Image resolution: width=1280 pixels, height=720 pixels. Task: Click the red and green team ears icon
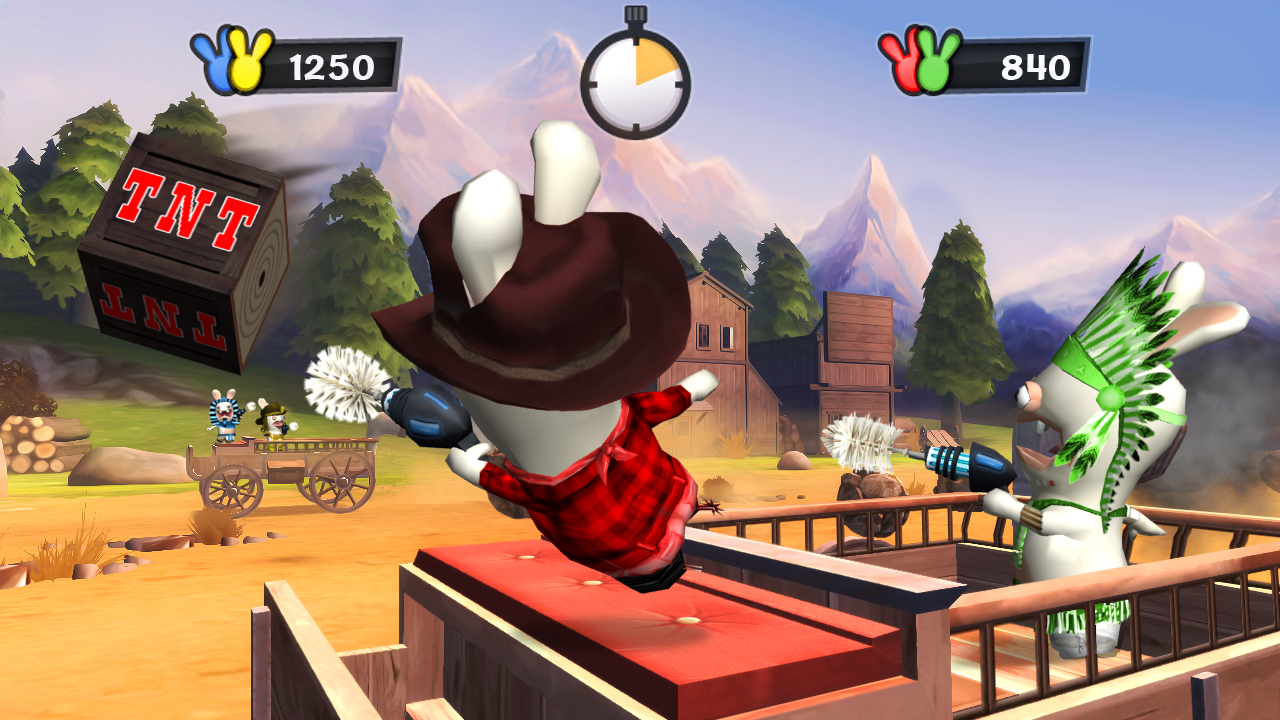click(x=919, y=62)
